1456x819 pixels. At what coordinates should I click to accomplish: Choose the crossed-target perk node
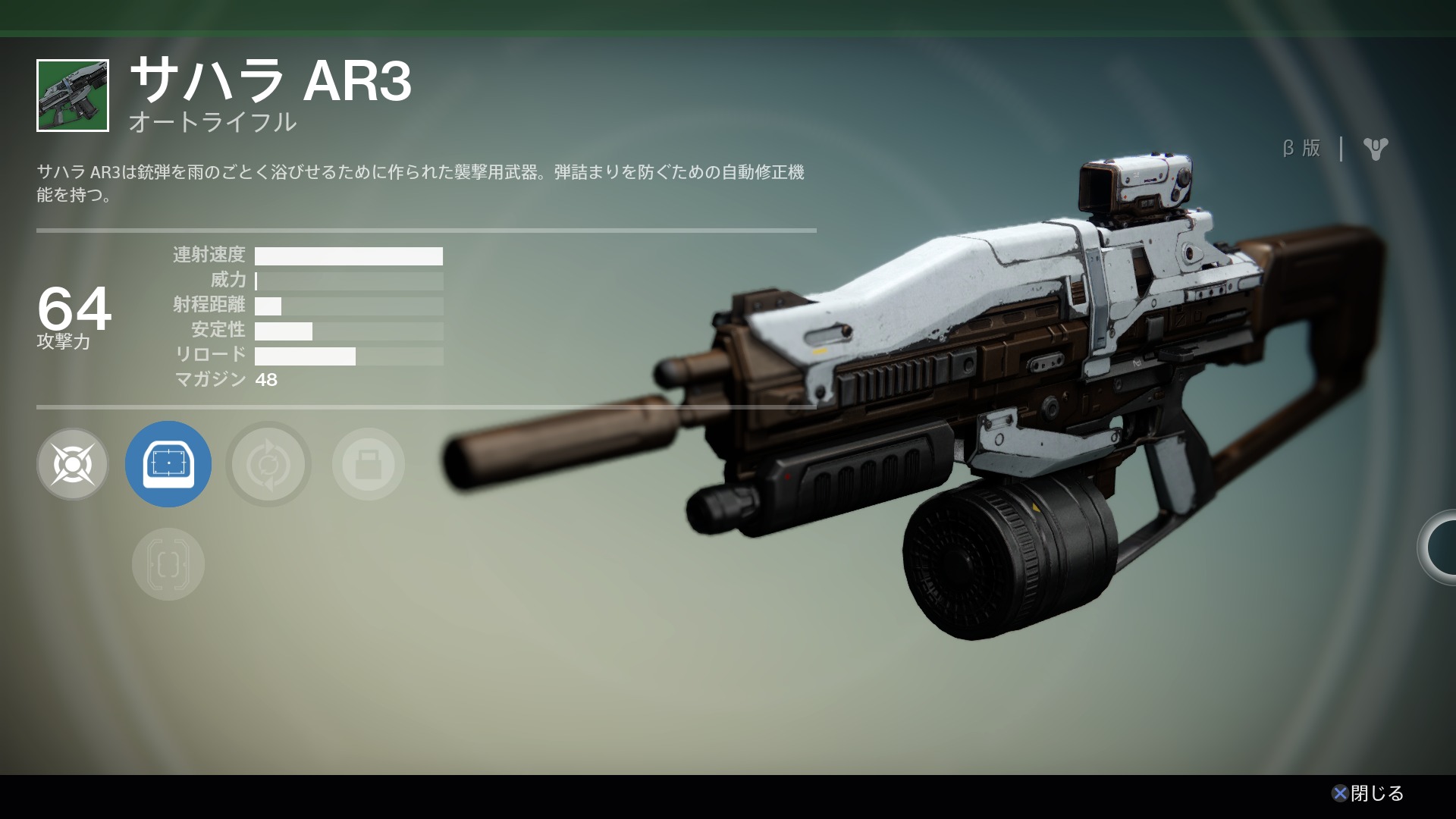pos(73,463)
